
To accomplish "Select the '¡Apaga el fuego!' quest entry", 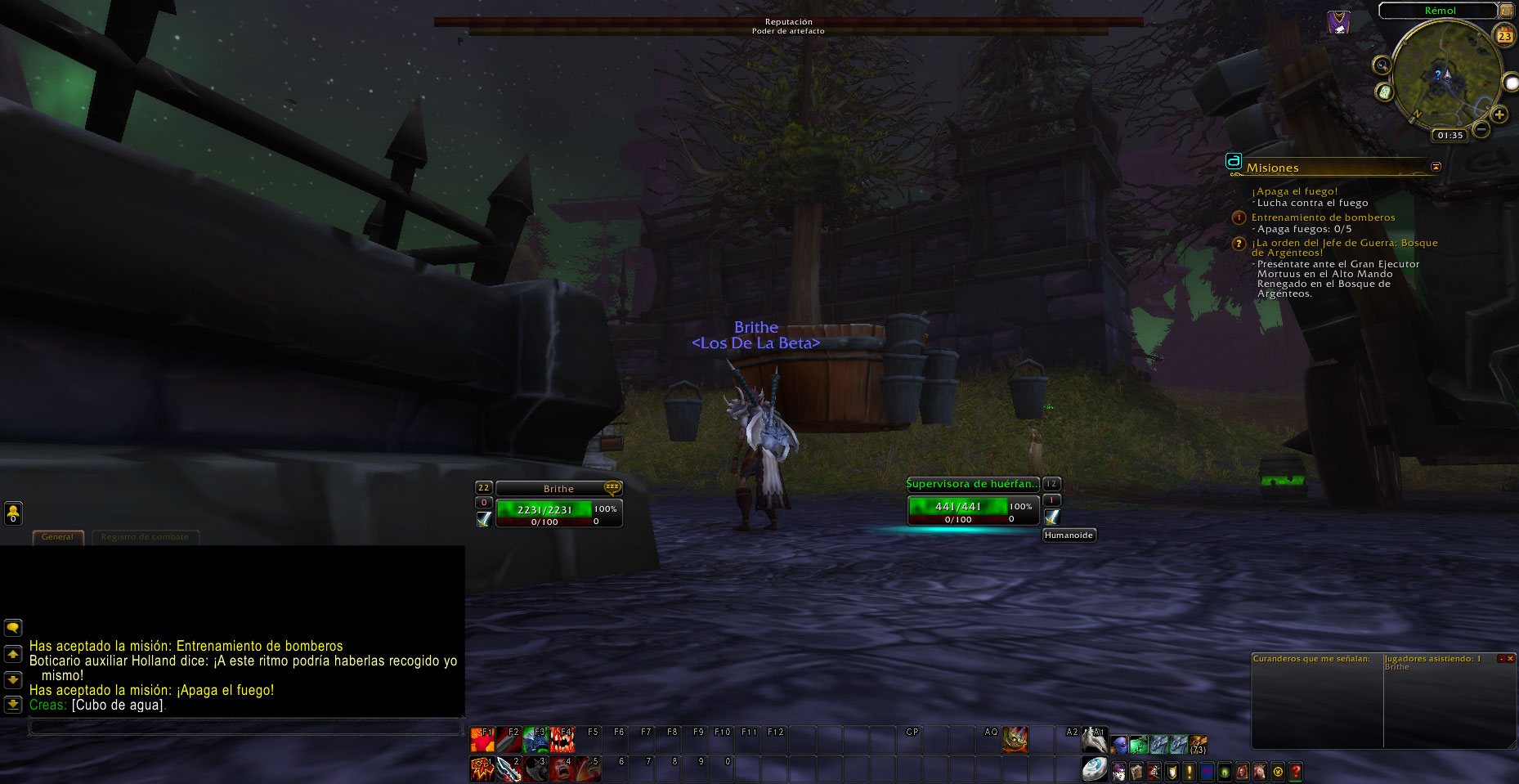I will [x=1294, y=191].
